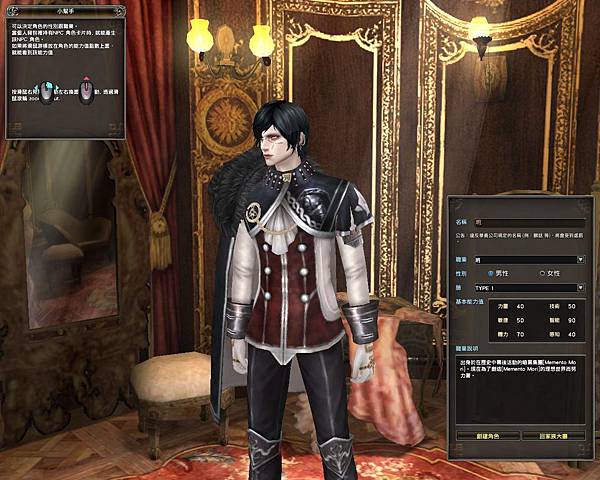Open the class (職業) dropdown
This screenshot has height=480, width=600.
tap(581, 259)
